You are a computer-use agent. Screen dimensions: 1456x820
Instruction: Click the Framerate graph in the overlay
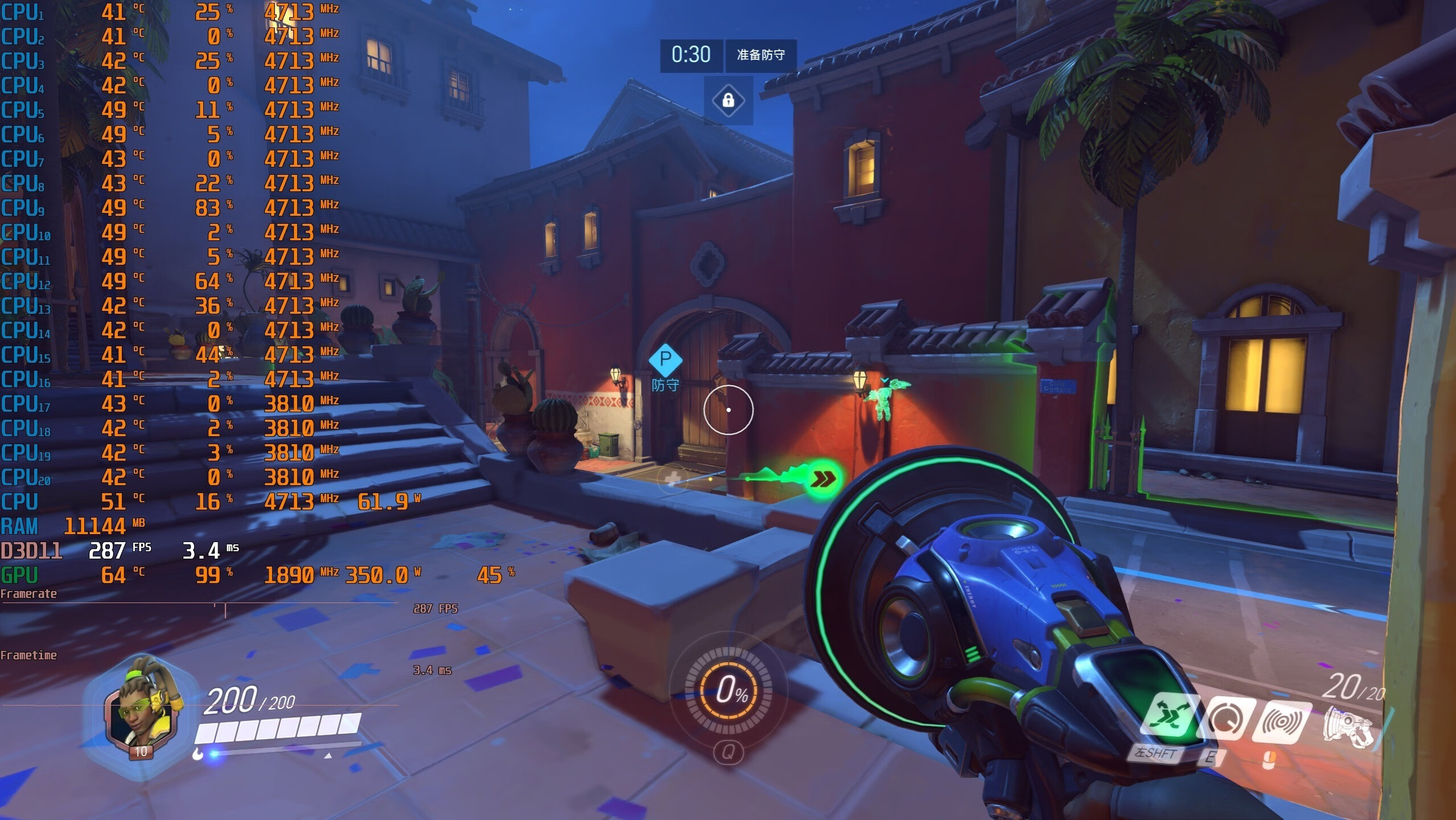tap(199, 610)
